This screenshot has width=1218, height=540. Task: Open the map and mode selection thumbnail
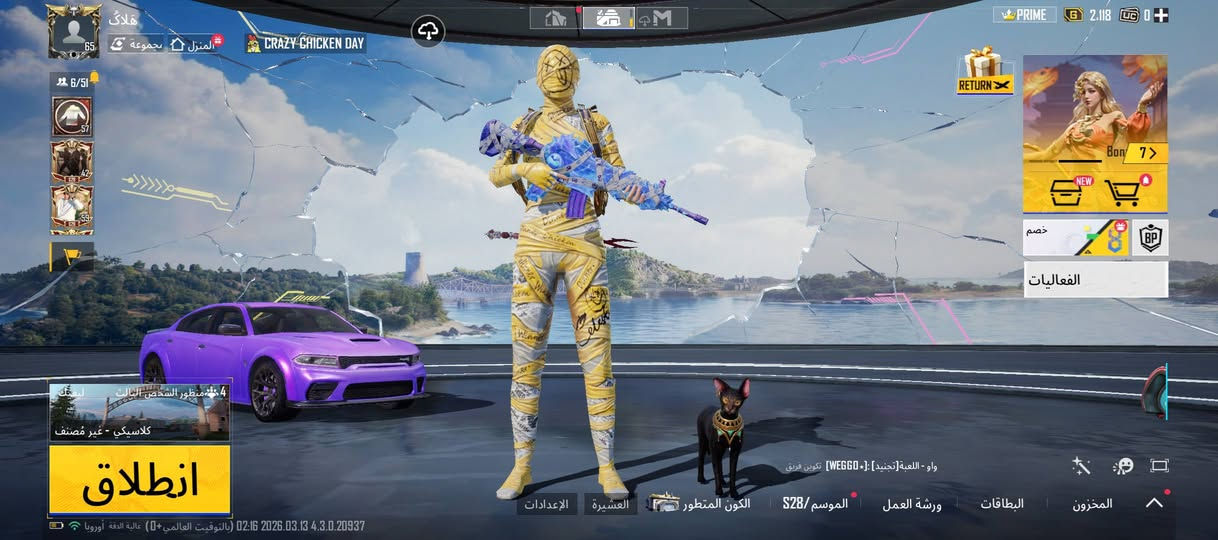(x=140, y=412)
